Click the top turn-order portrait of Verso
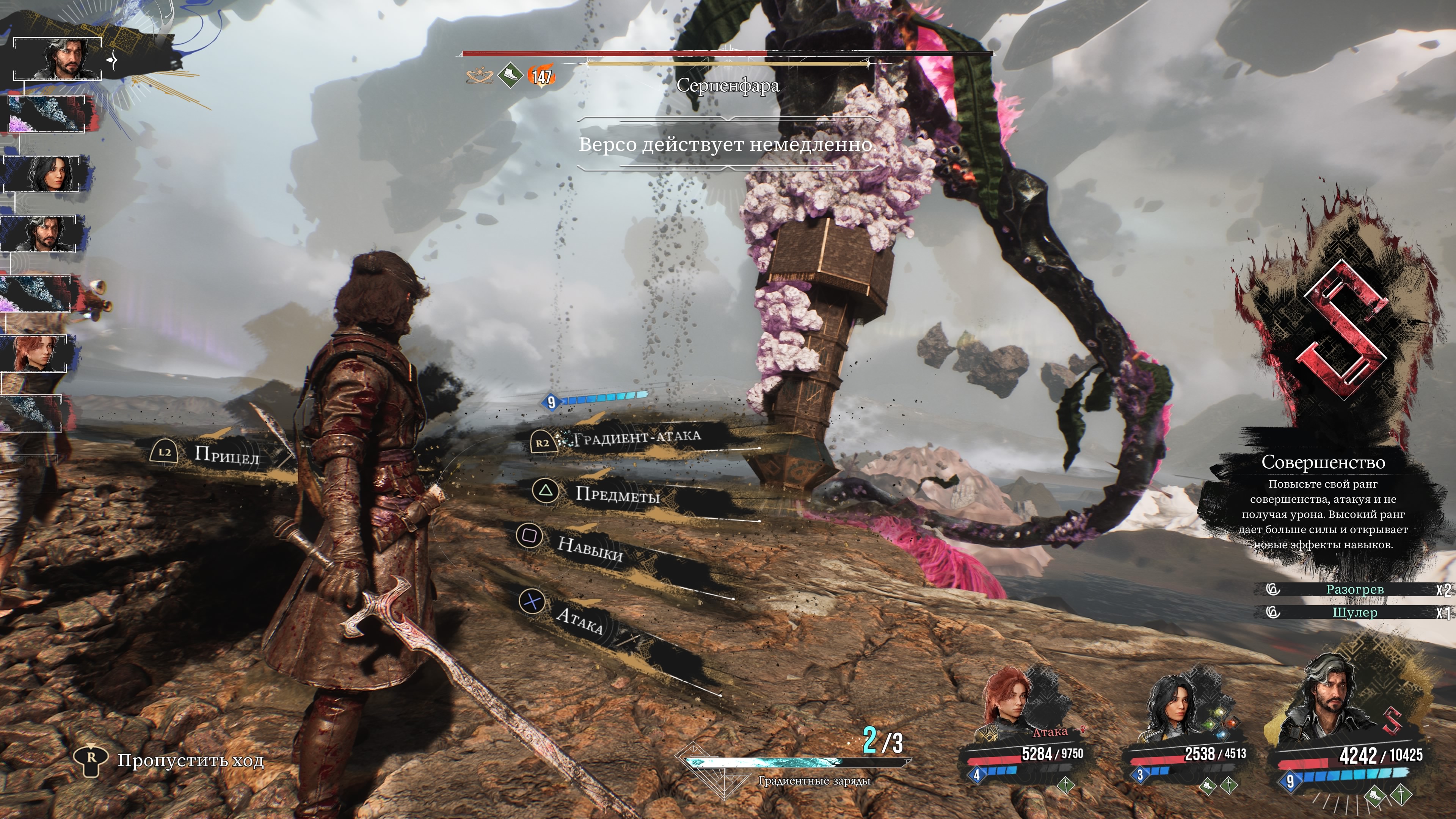The image size is (1456, 819). point(58,59)
